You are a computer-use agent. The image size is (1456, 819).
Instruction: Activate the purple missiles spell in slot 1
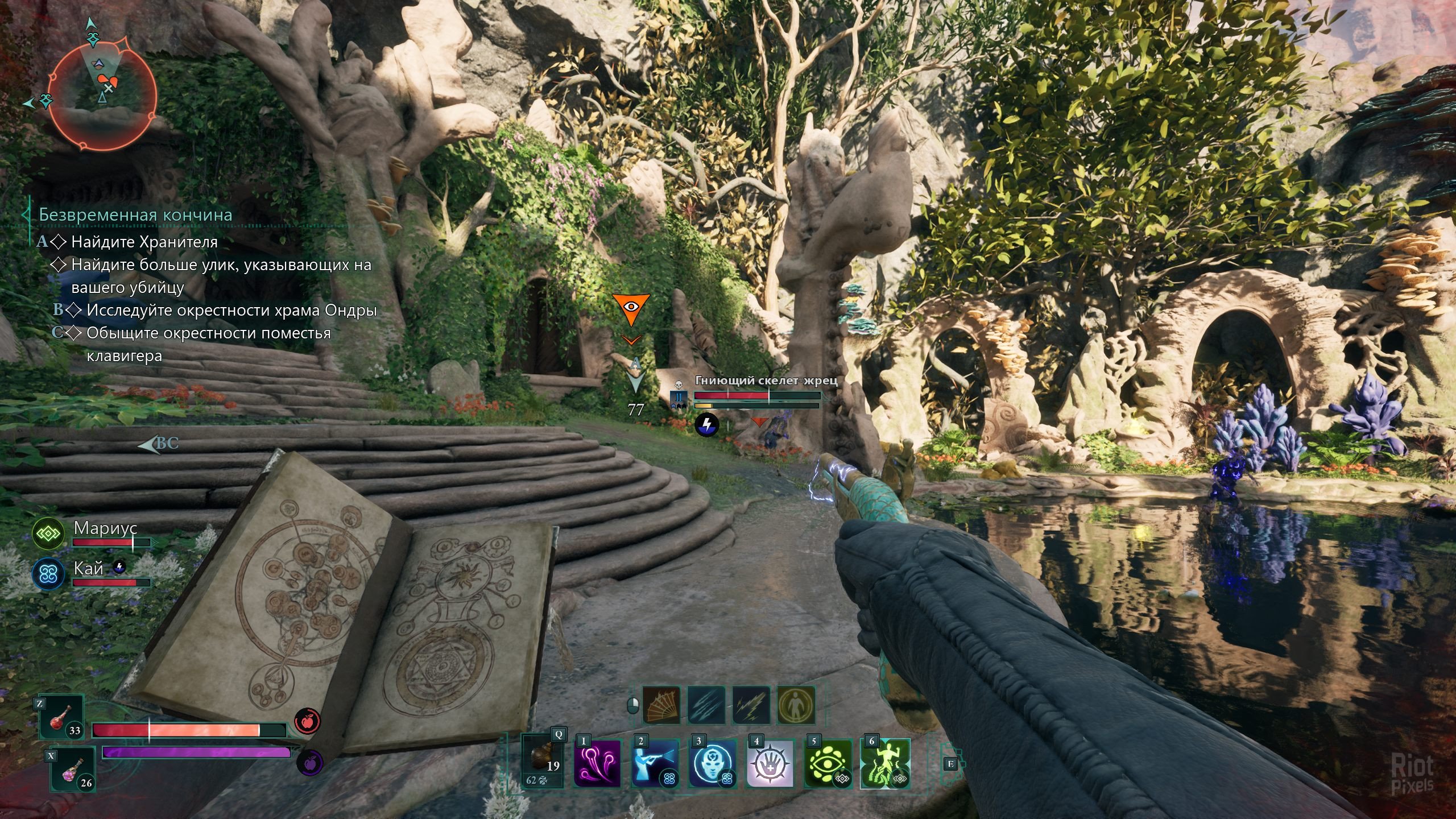coord(597,764)
